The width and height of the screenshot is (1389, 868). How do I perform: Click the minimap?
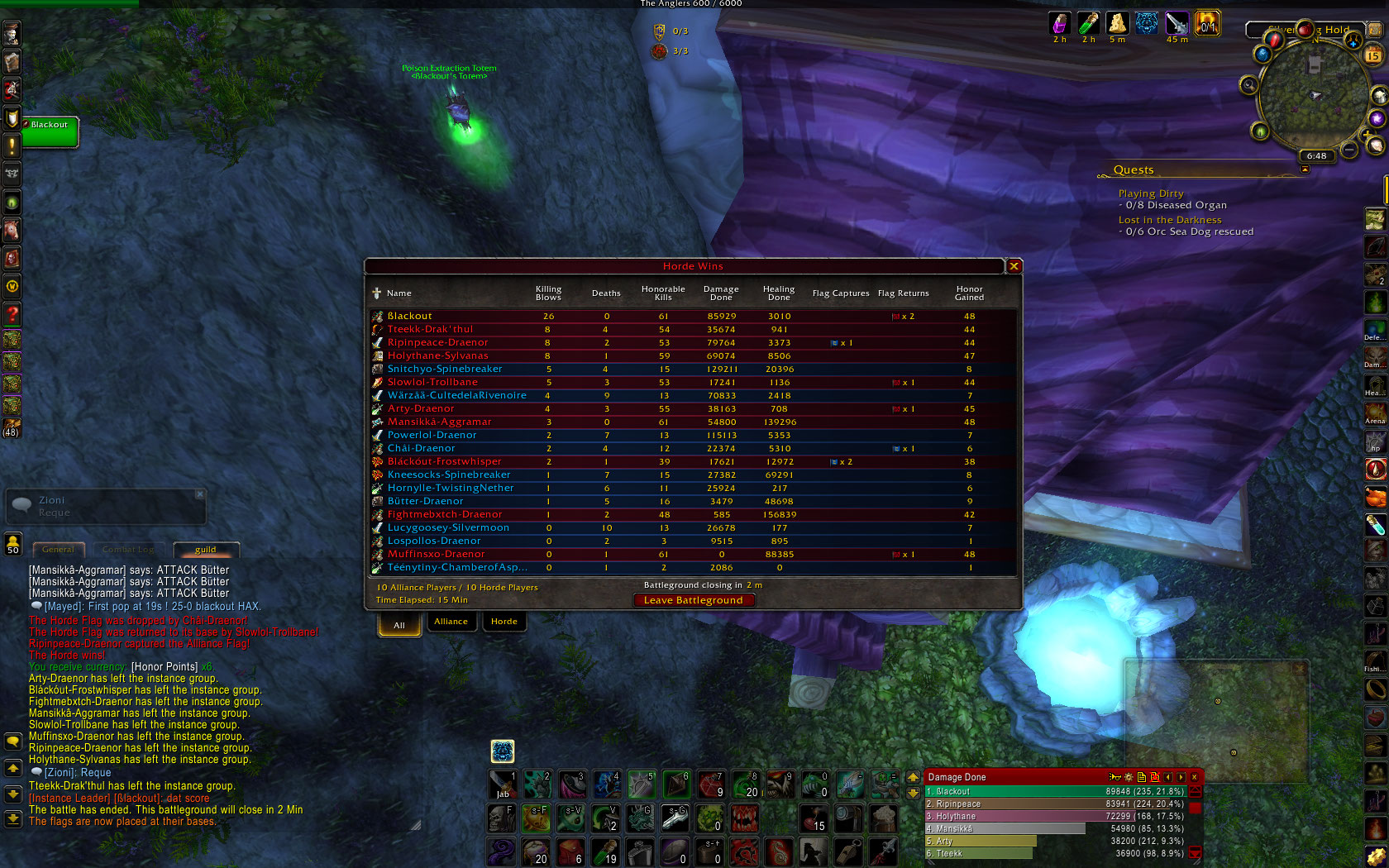click(x=1313, y=95)
